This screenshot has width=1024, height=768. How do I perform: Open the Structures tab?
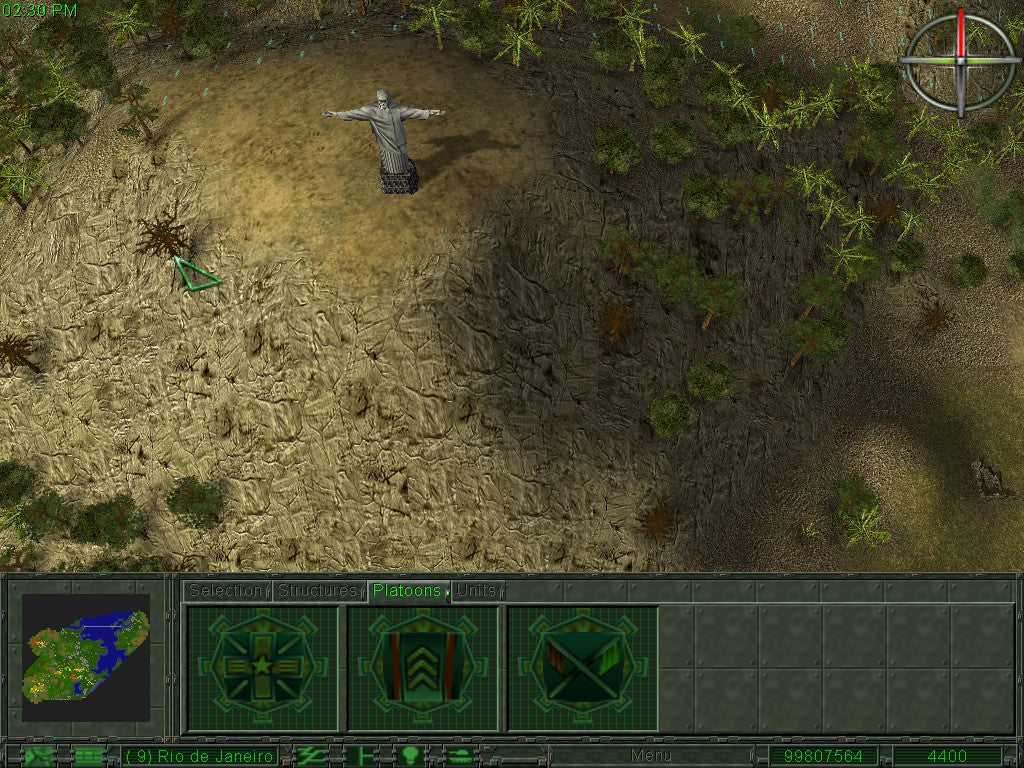click(x=317, y=591)
